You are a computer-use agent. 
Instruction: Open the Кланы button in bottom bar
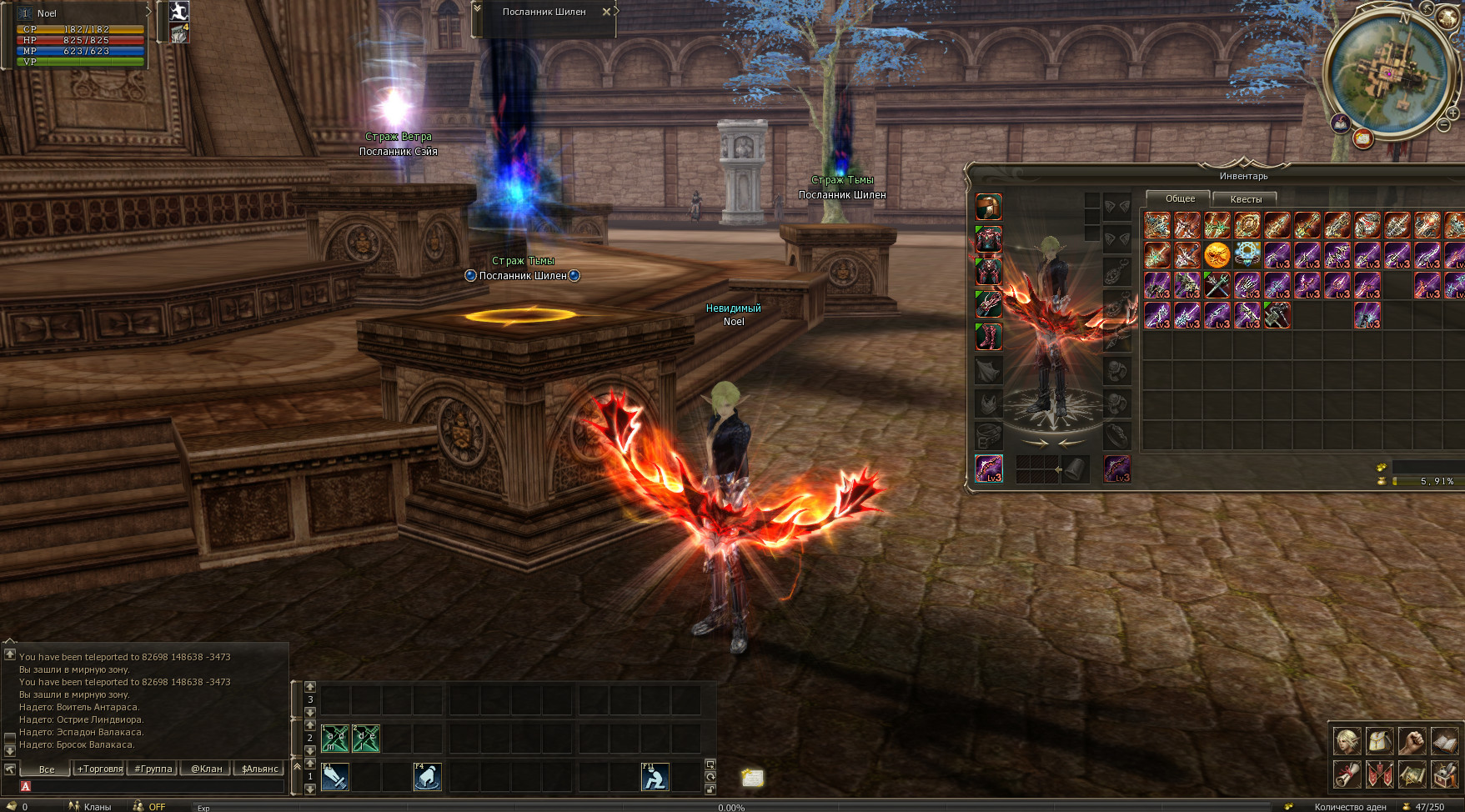point(90,806)
